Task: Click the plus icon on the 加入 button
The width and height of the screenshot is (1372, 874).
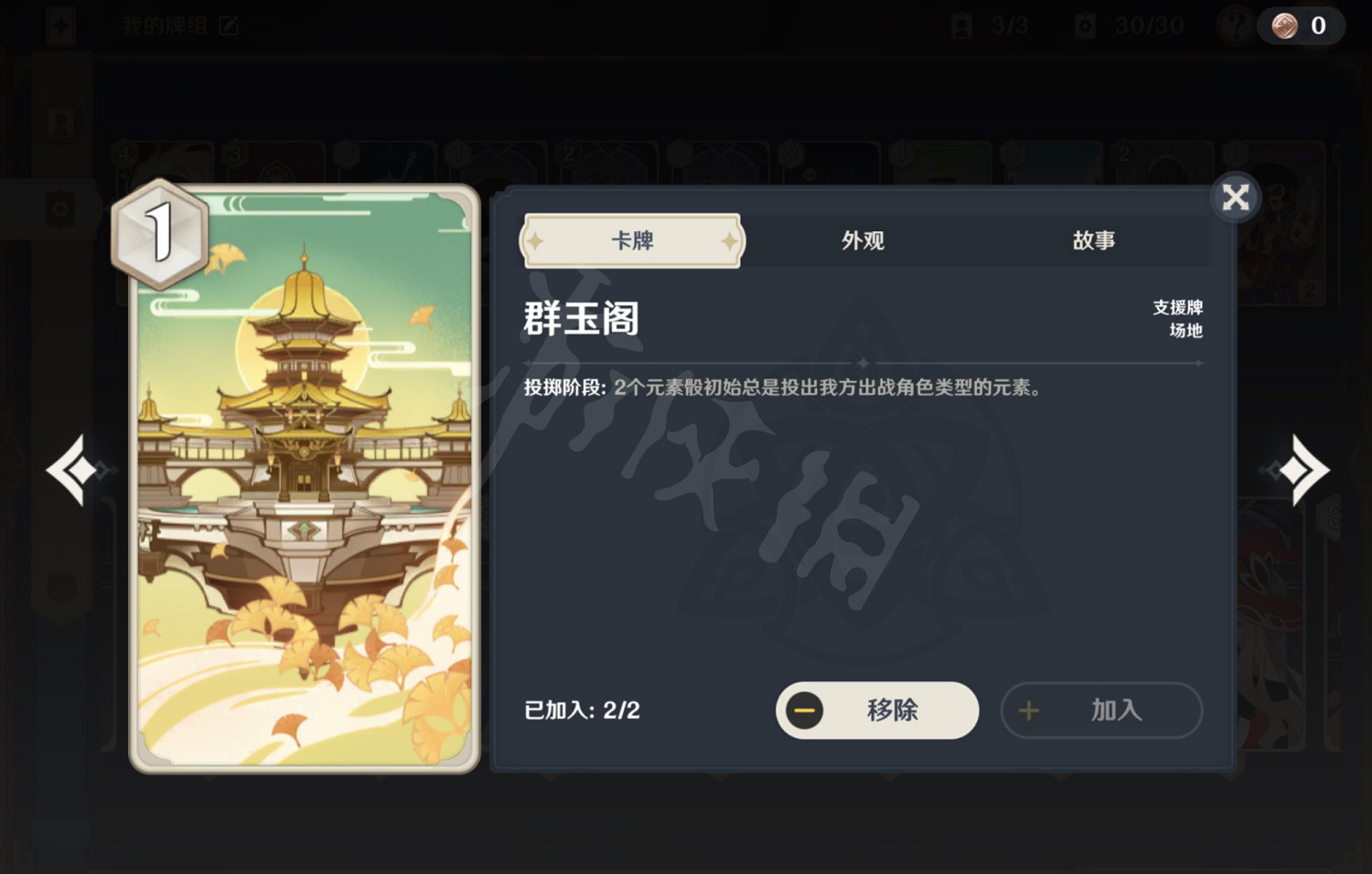Action: click(x=1028, y=710)
